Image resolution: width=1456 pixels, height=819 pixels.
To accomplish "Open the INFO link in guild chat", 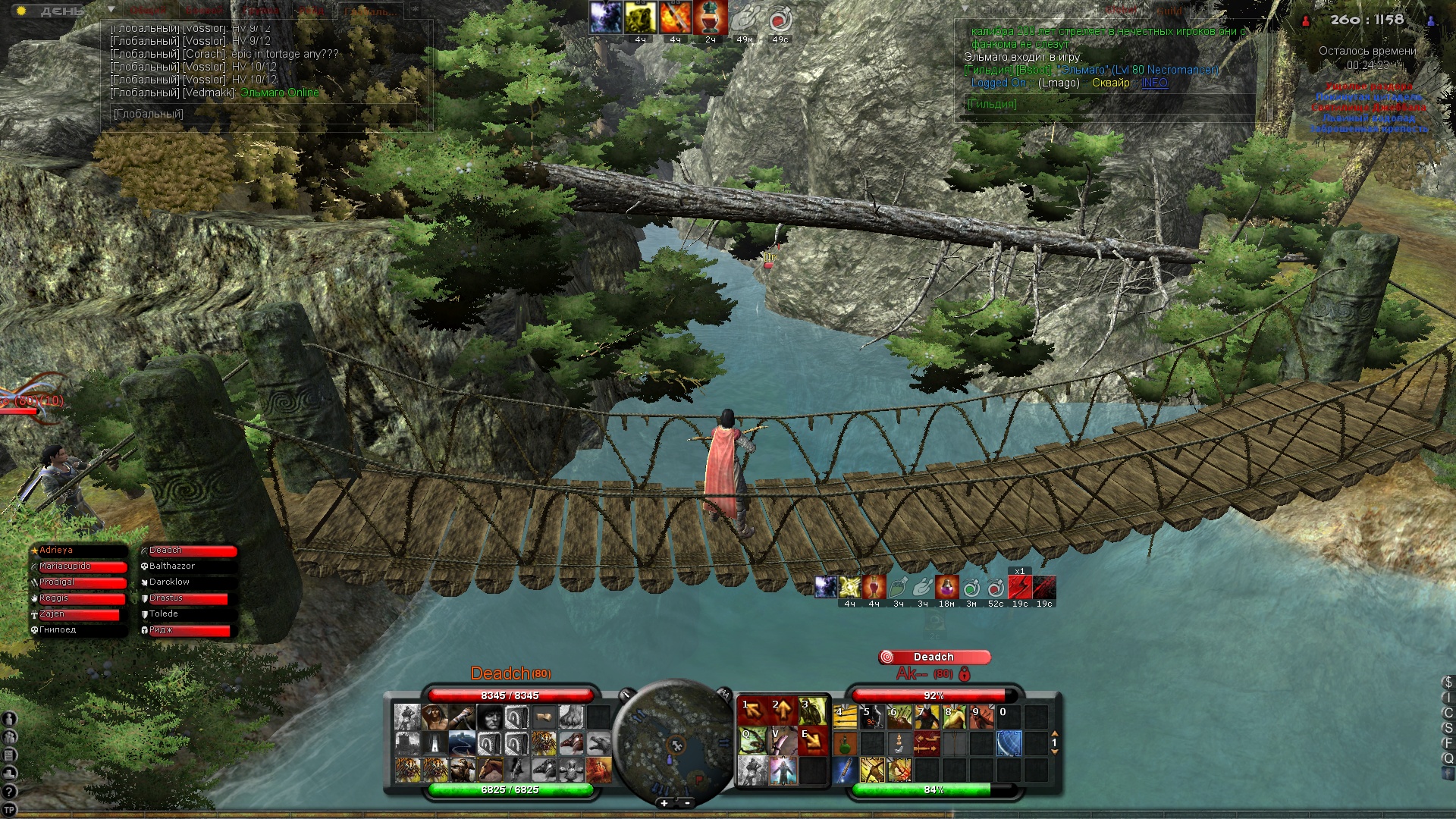I will (x=1154, y=83).
